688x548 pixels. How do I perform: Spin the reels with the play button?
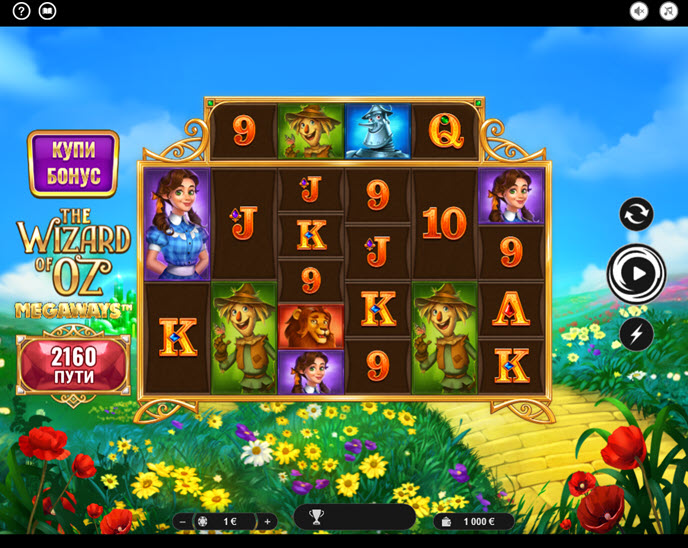[636, 273]
